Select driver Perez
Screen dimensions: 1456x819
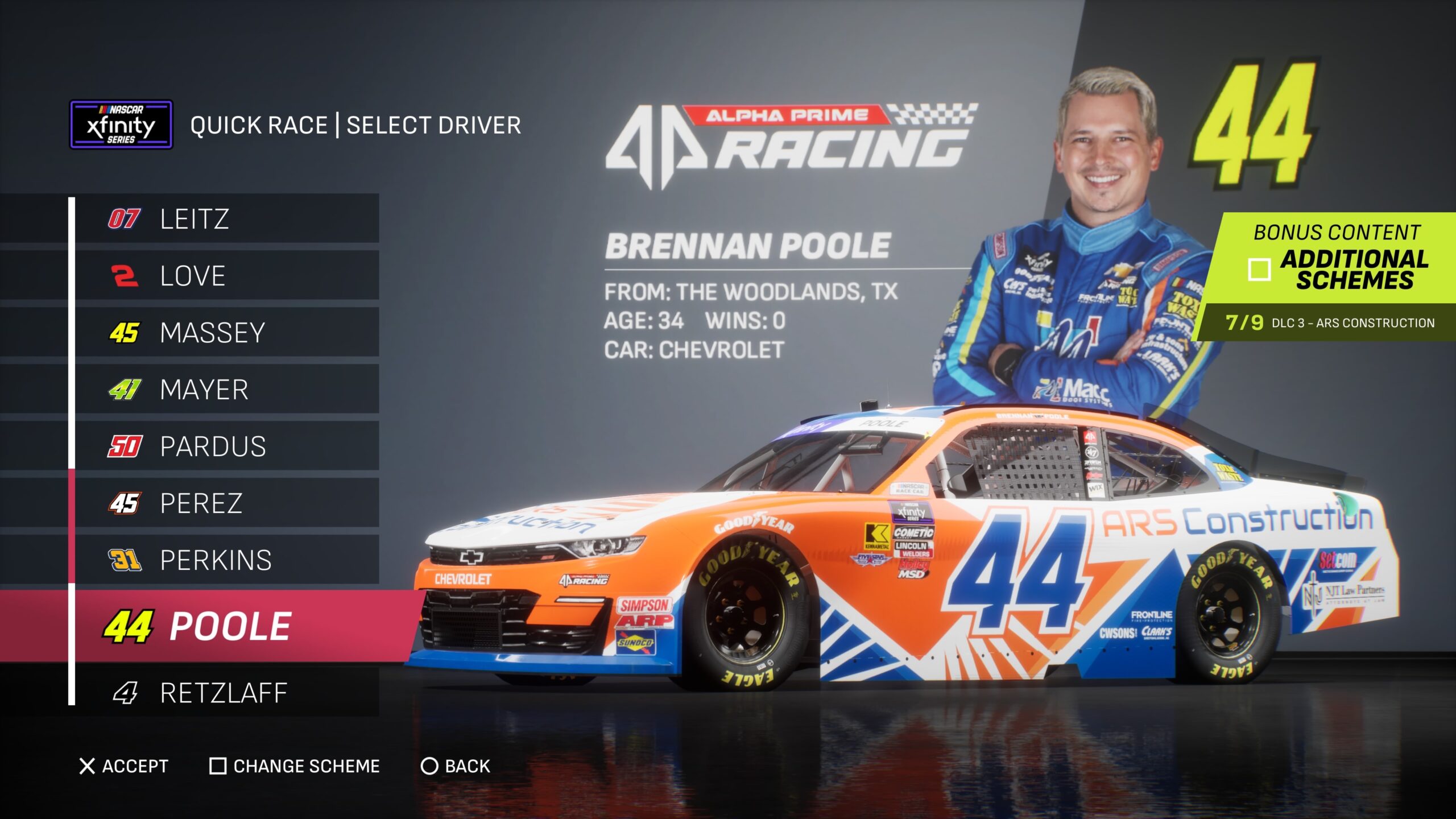click(226, 503)
